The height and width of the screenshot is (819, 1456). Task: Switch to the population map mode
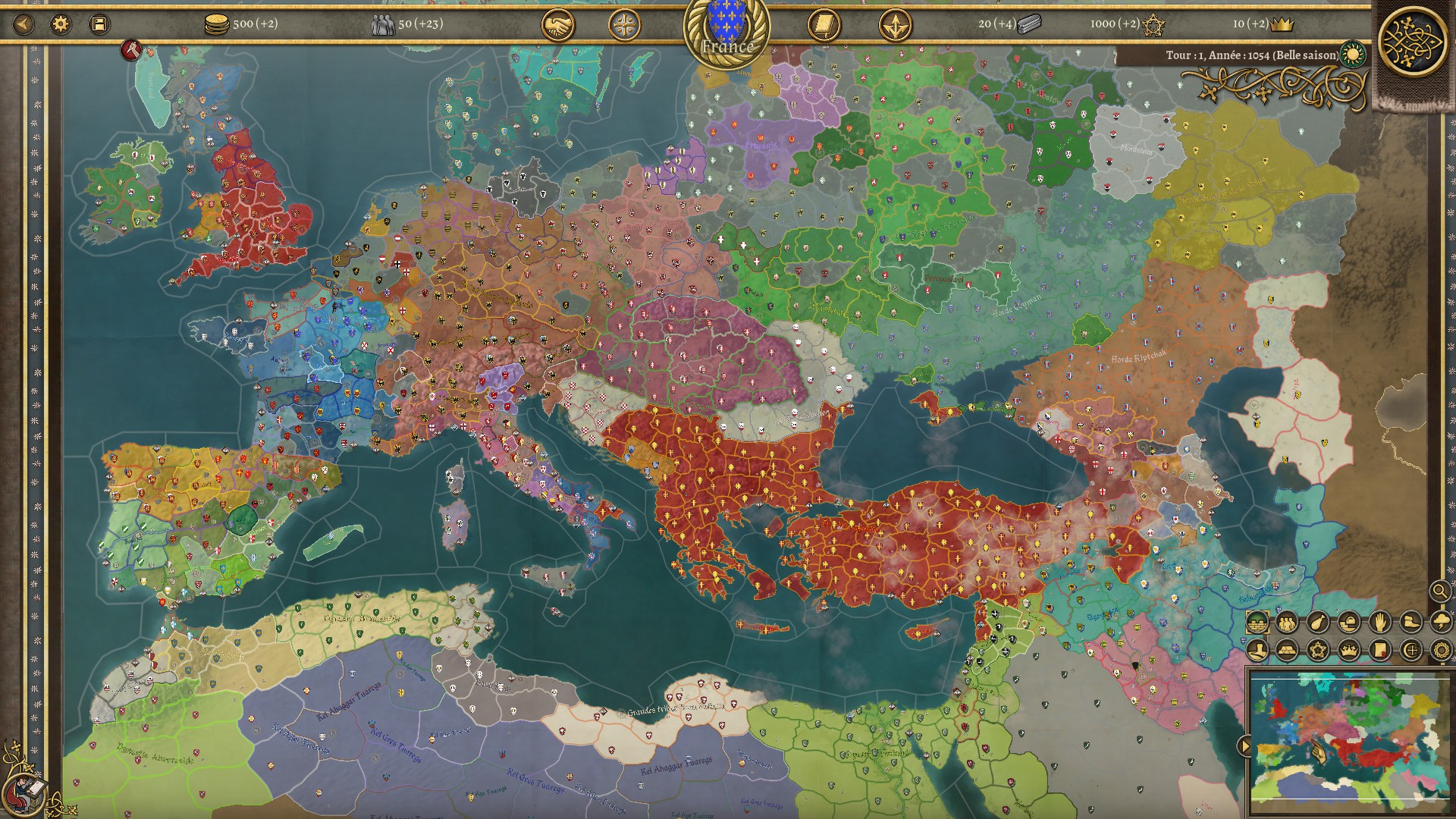[1287, 623]
